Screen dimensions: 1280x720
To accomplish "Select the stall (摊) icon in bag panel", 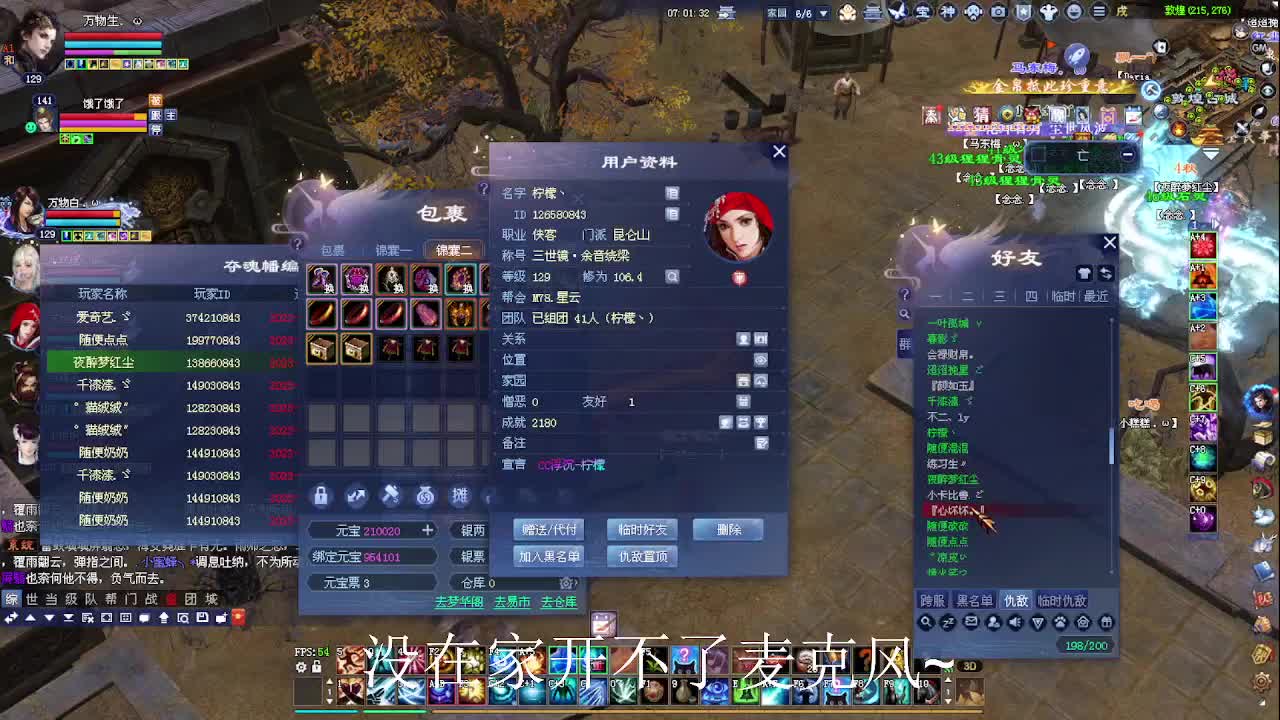I will coord(458,496).
